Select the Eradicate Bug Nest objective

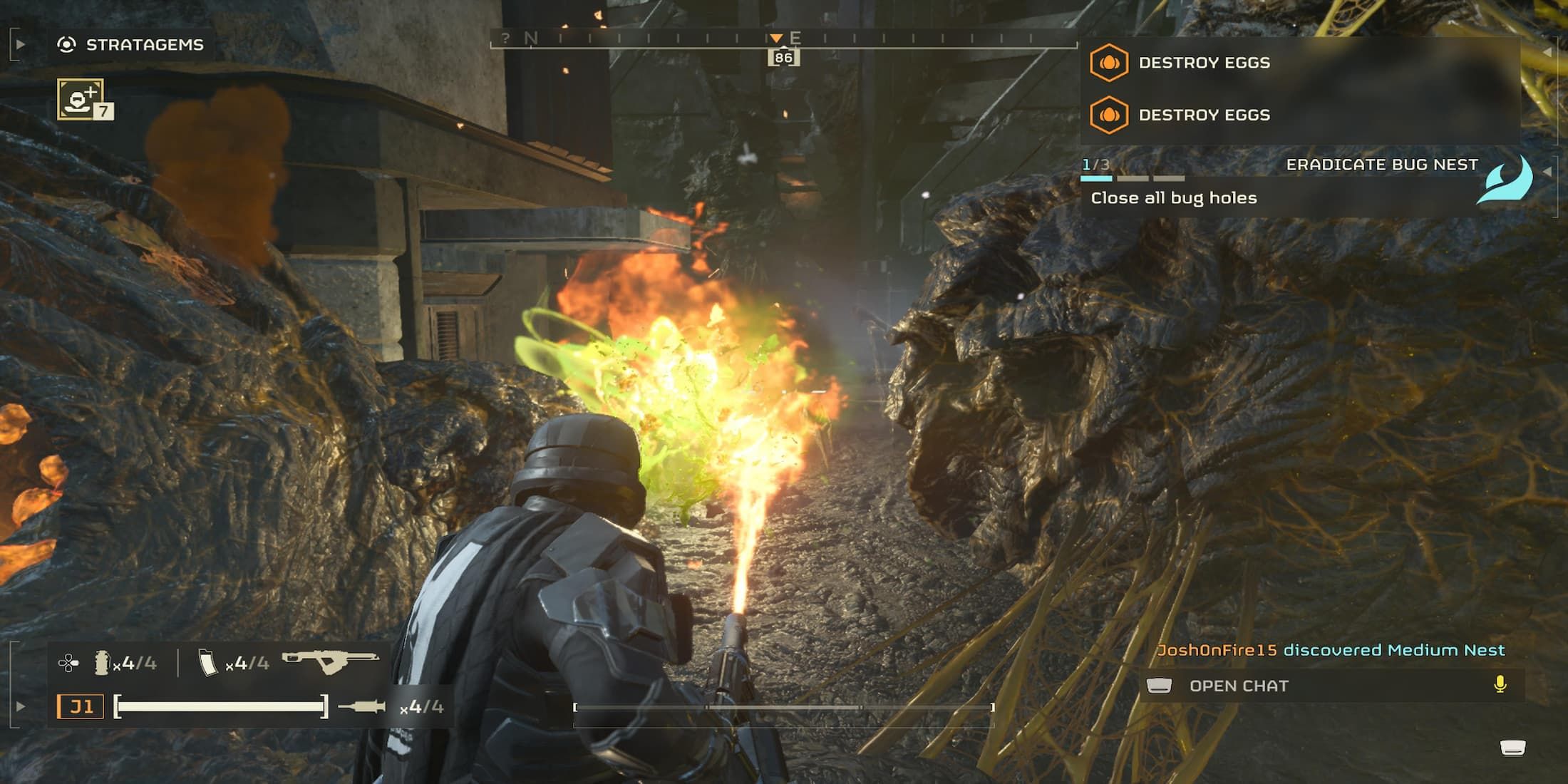(1381, 165)
